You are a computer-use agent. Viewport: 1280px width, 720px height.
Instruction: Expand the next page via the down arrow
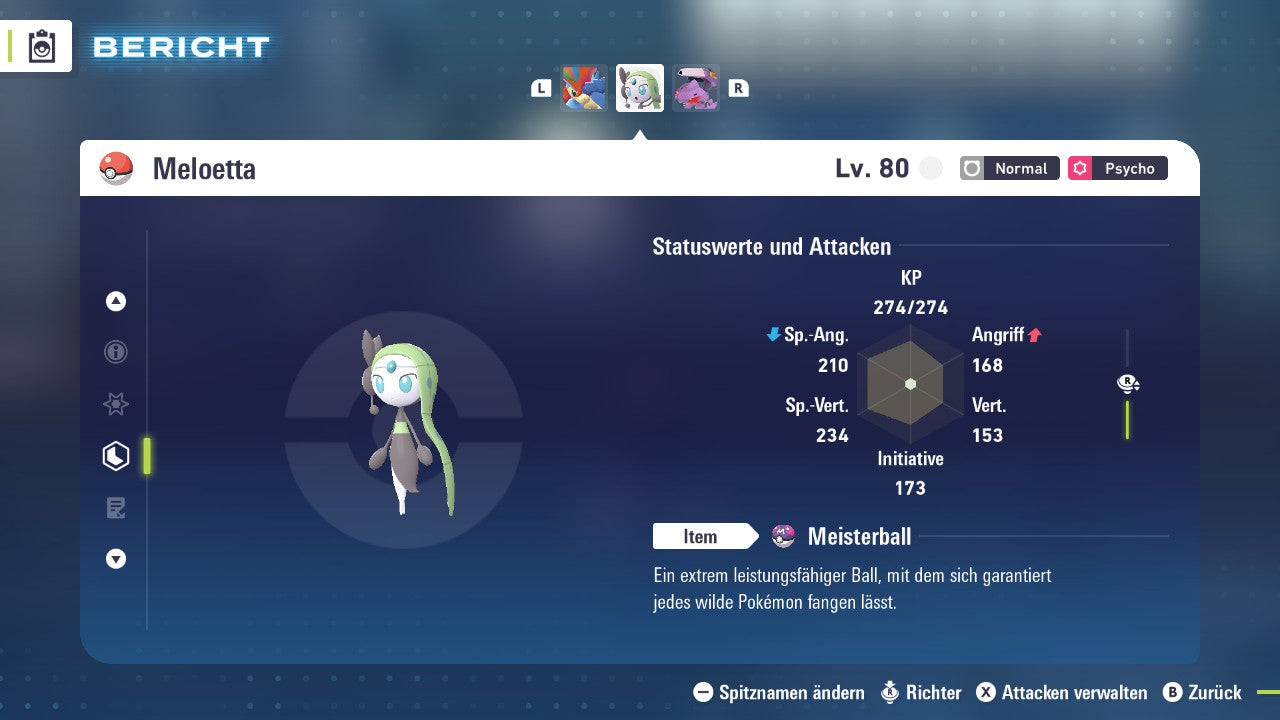[115, 559]
